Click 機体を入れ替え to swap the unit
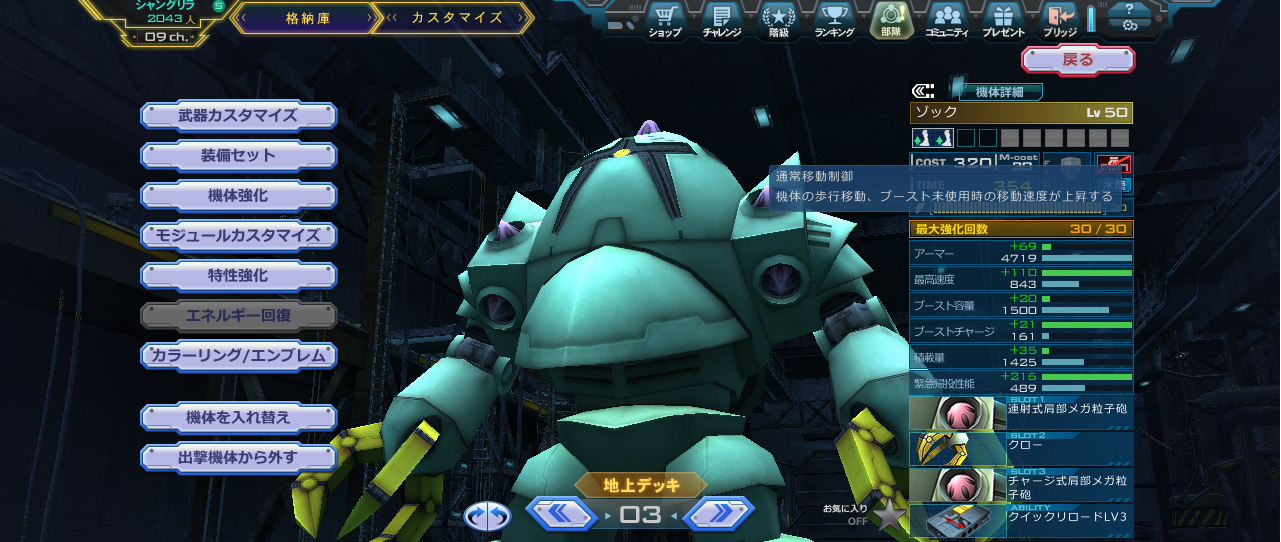 pos(238,417)
